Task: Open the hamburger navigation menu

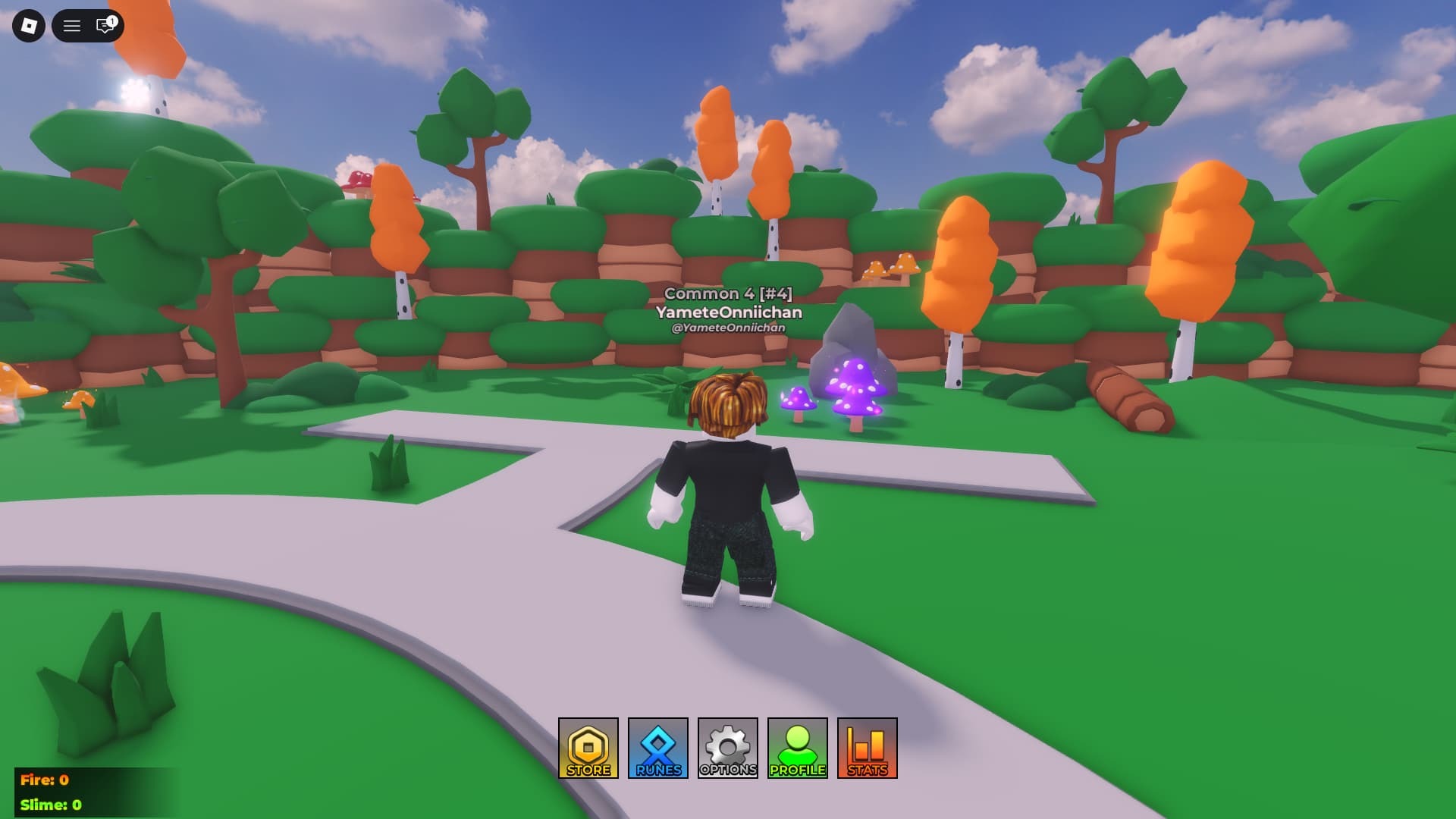Action: (x=71, y=26)
